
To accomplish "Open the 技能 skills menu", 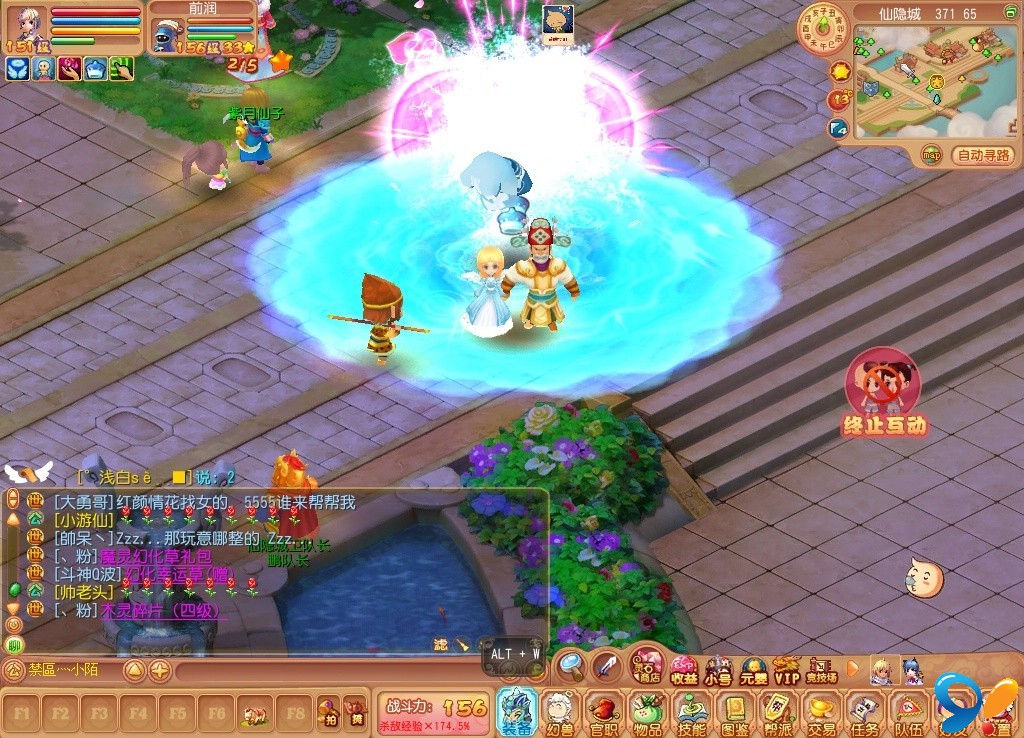I will [691, 711].
